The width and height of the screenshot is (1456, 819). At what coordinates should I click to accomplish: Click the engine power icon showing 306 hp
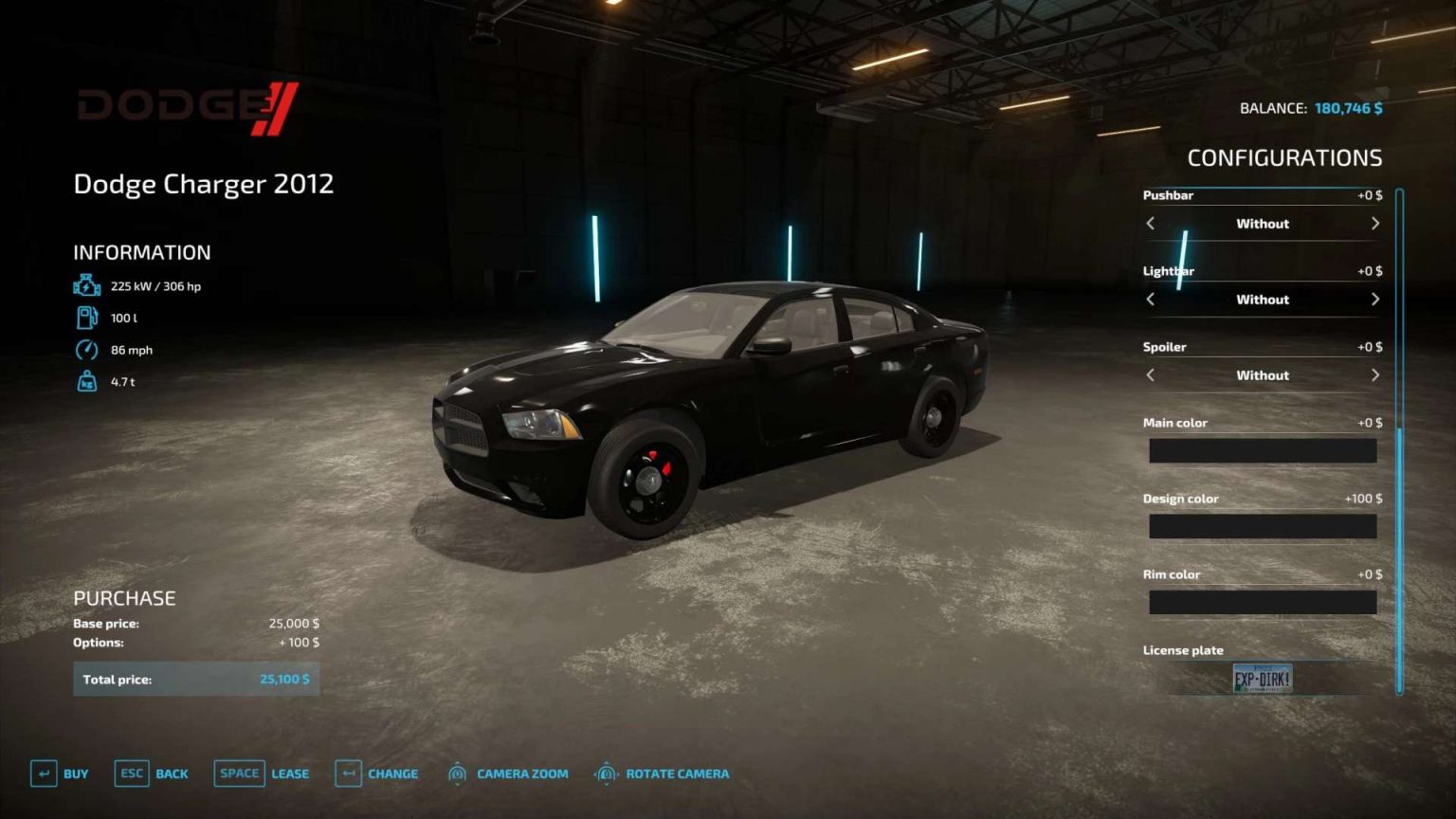click(86, 284)
